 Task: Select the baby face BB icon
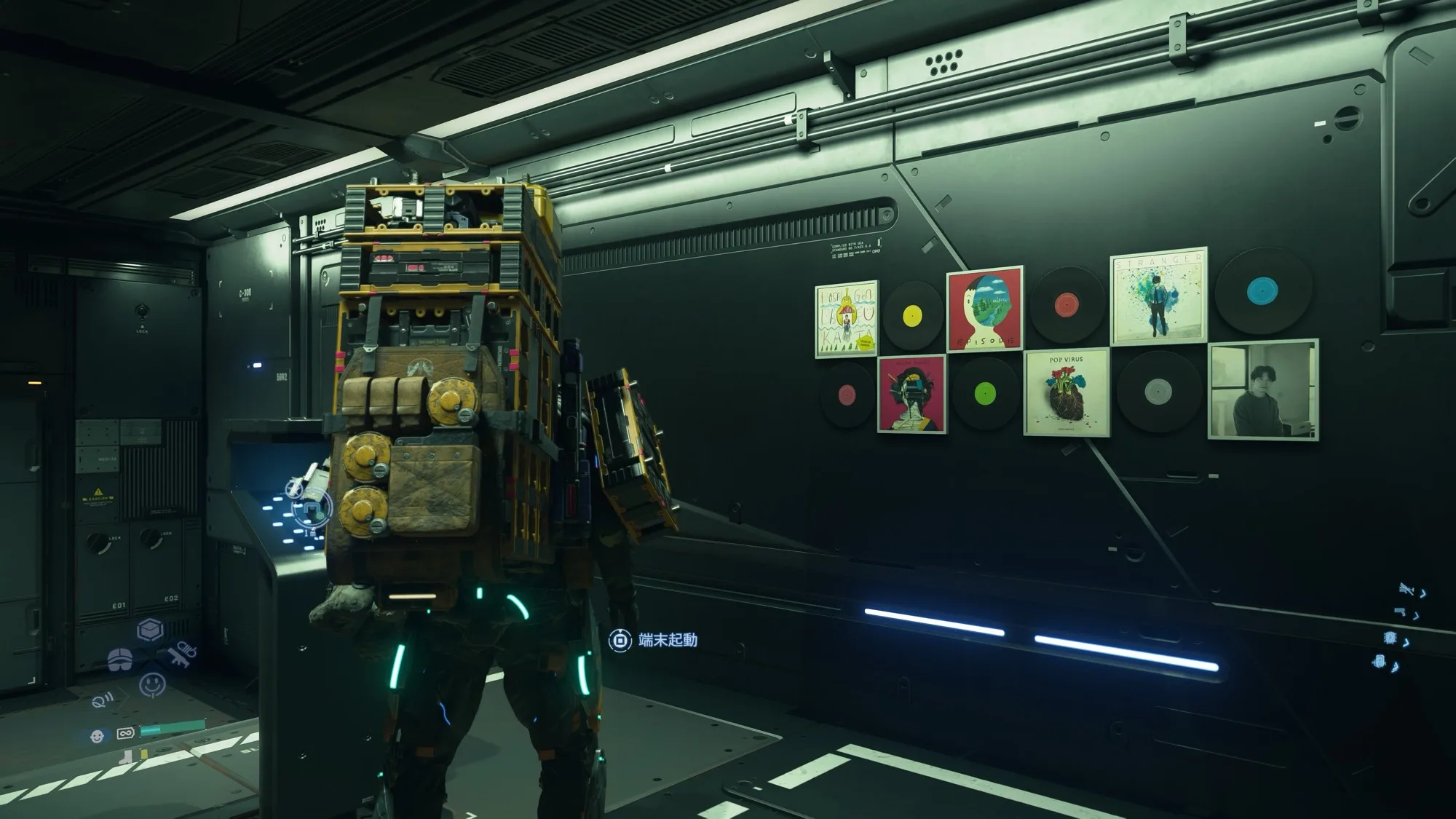click(x=97, y=736)
